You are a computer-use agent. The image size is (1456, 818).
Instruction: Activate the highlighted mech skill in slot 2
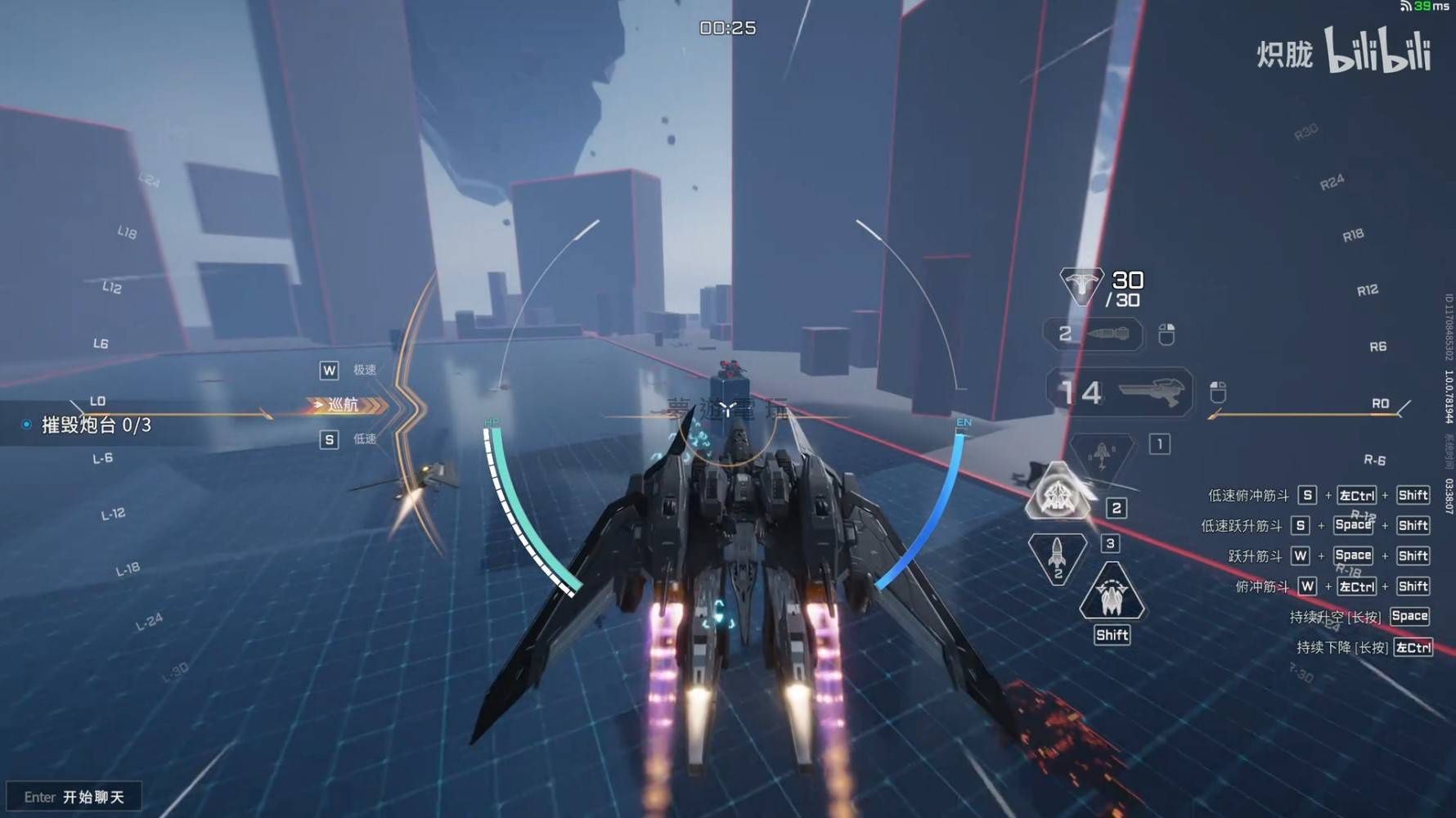pyautogui.click(x=1058, y=493)
